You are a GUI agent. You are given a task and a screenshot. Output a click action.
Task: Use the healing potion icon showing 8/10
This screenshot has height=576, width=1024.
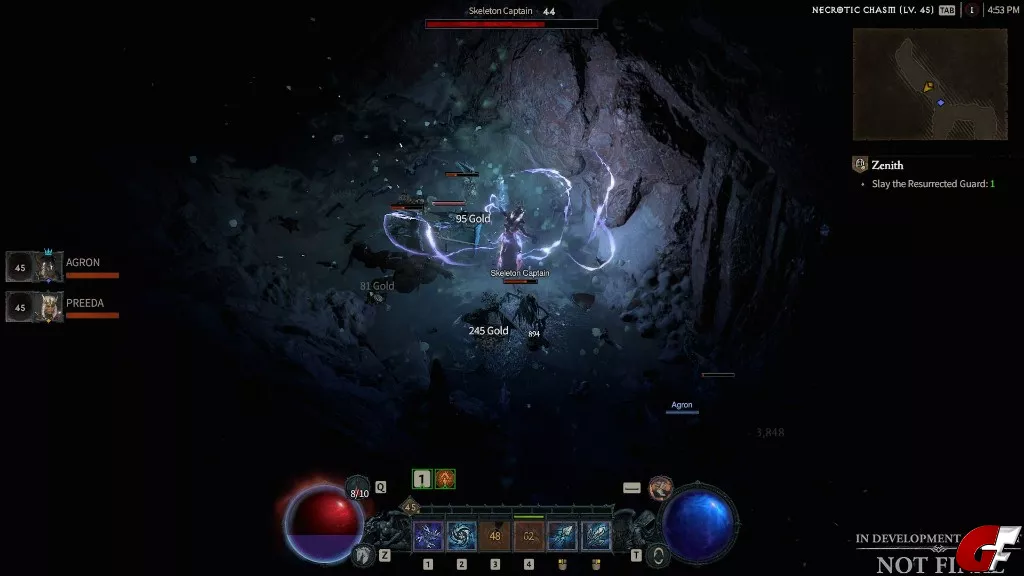pyautogui.click(x=358, y=490)
